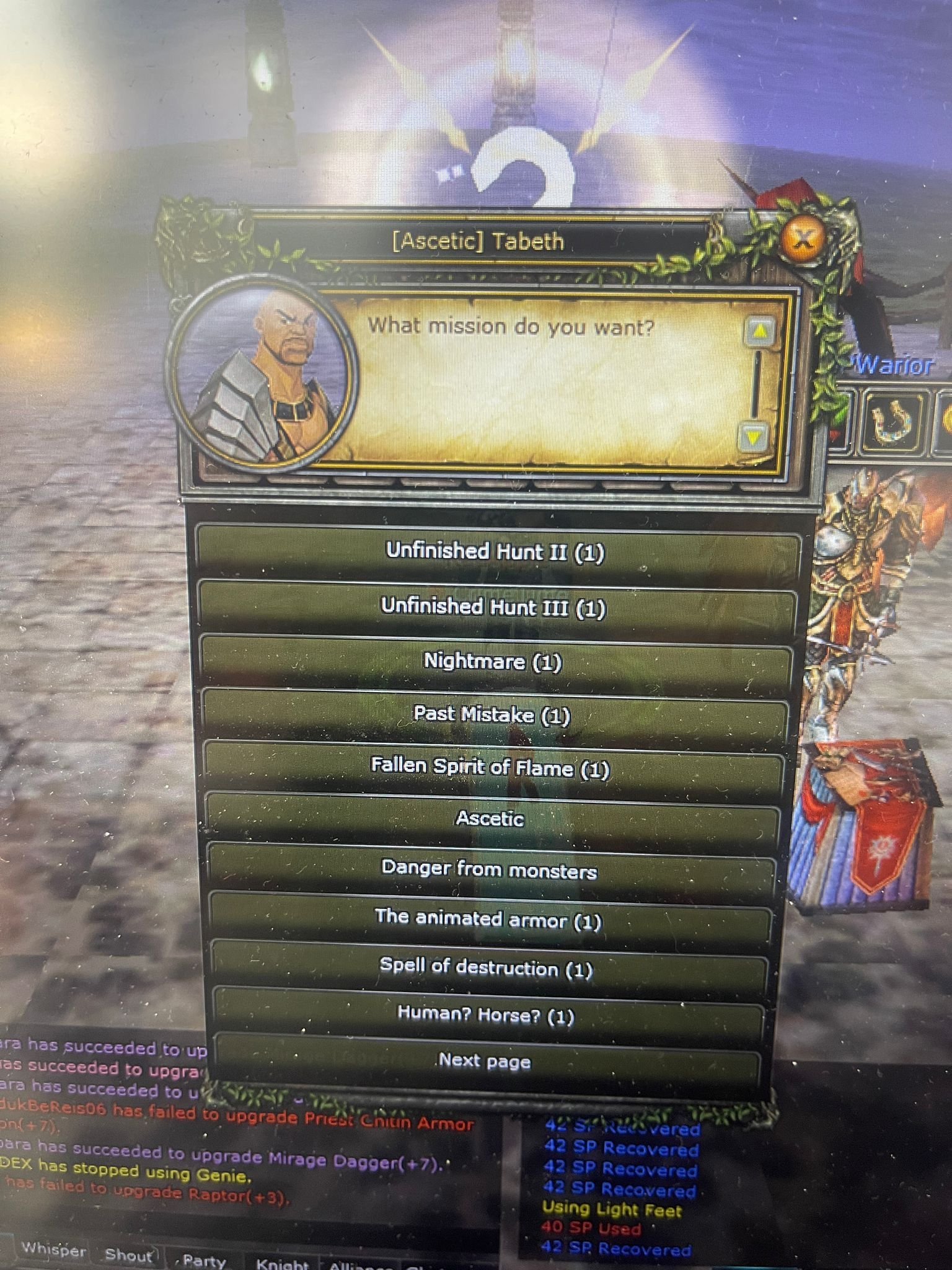Choose the Human? Horse? quest
952x1270 pixels.
[x=490, y=1016]
